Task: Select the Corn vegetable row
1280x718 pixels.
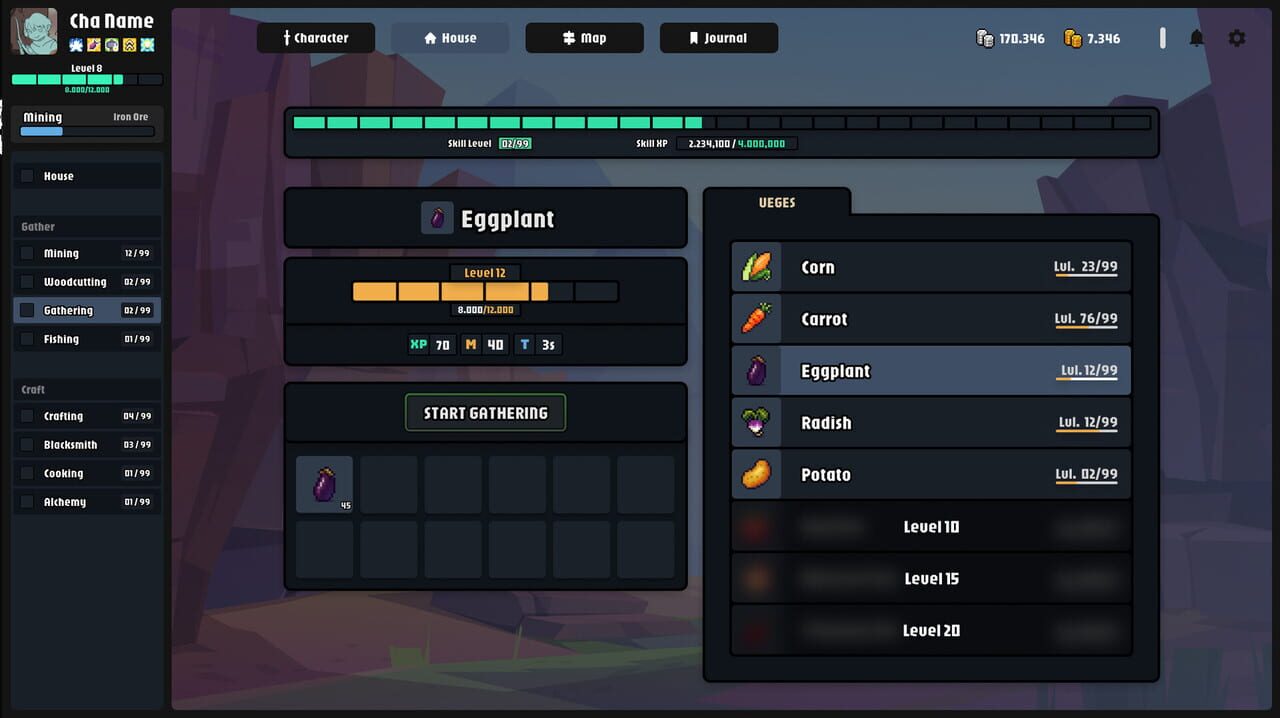Action: click(x=930, y=267)
